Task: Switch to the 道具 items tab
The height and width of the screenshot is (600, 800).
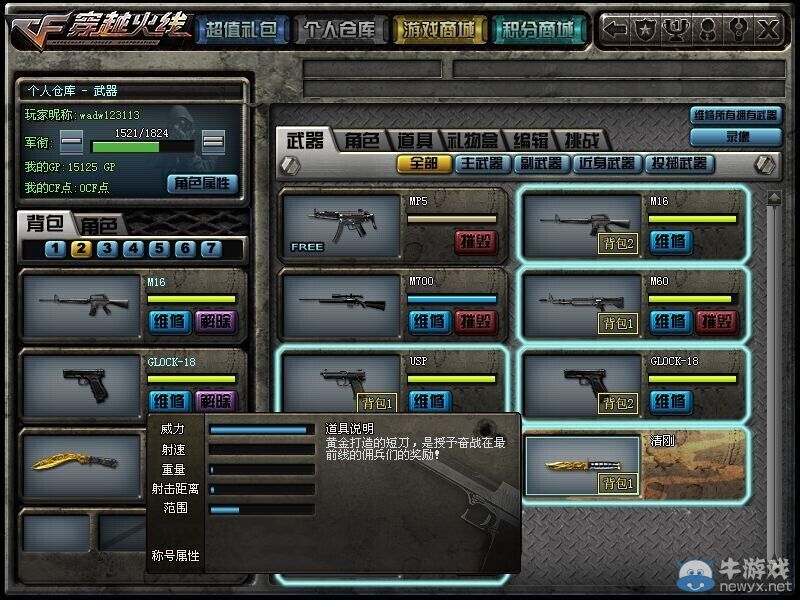Action: (415, 141)
